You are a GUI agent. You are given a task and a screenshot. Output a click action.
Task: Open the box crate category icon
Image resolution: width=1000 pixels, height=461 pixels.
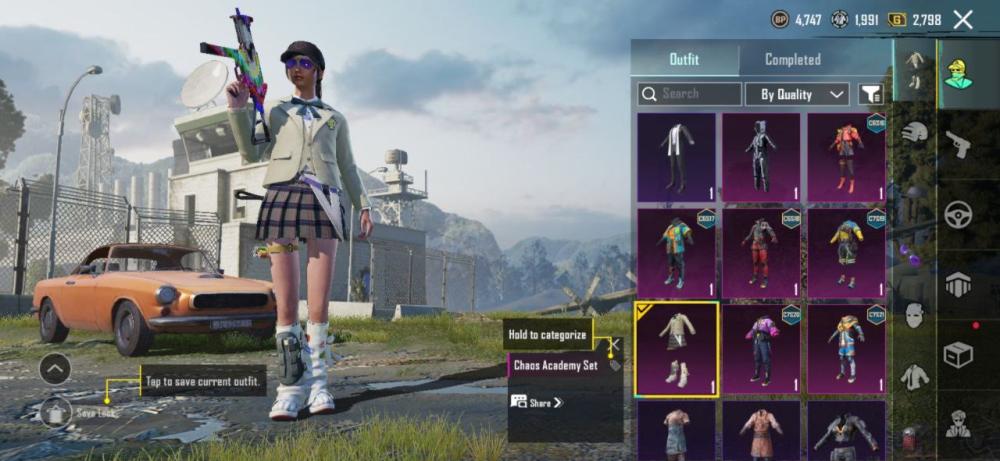click(x=958, y=354)
